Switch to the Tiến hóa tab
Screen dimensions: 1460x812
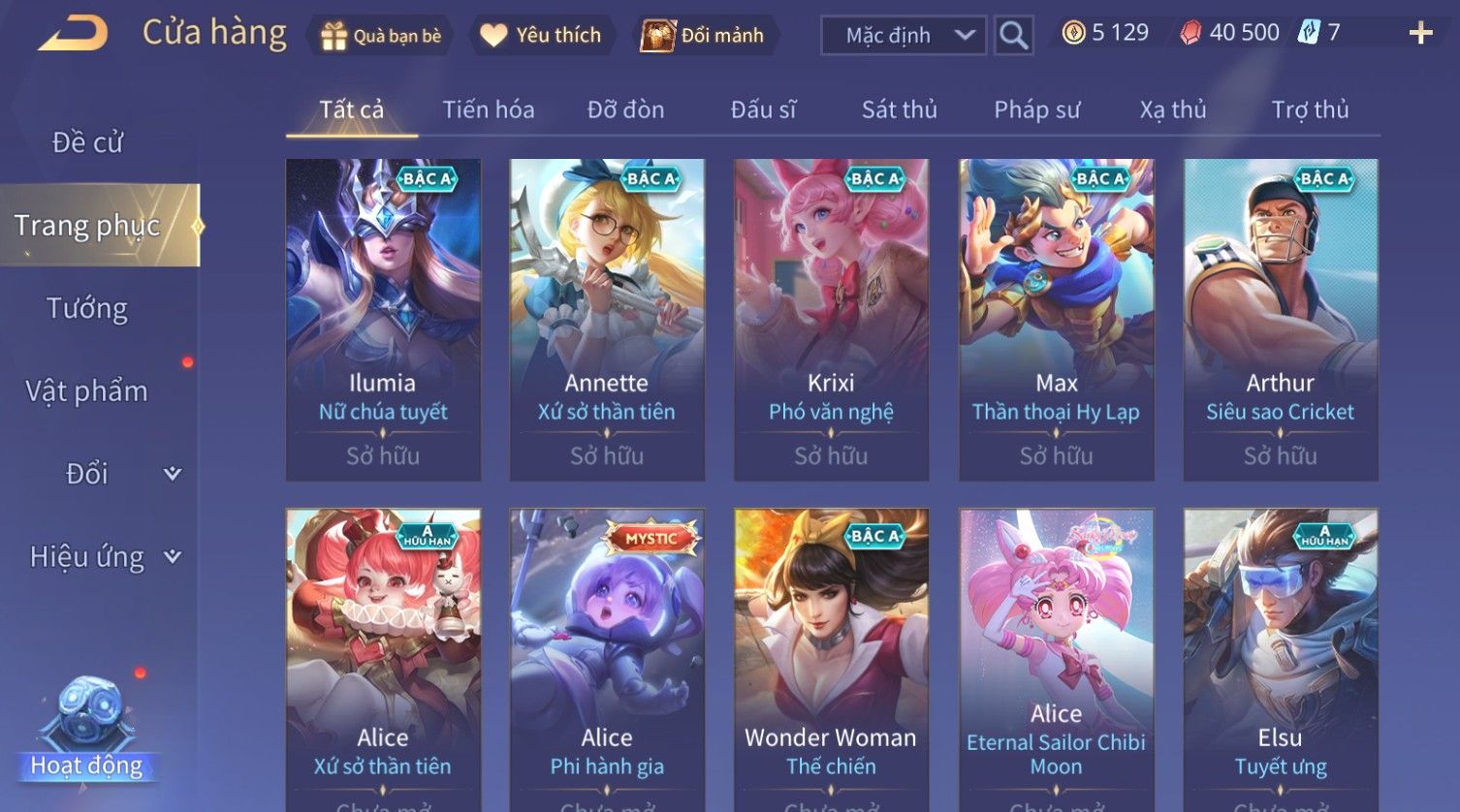(489, 109)
